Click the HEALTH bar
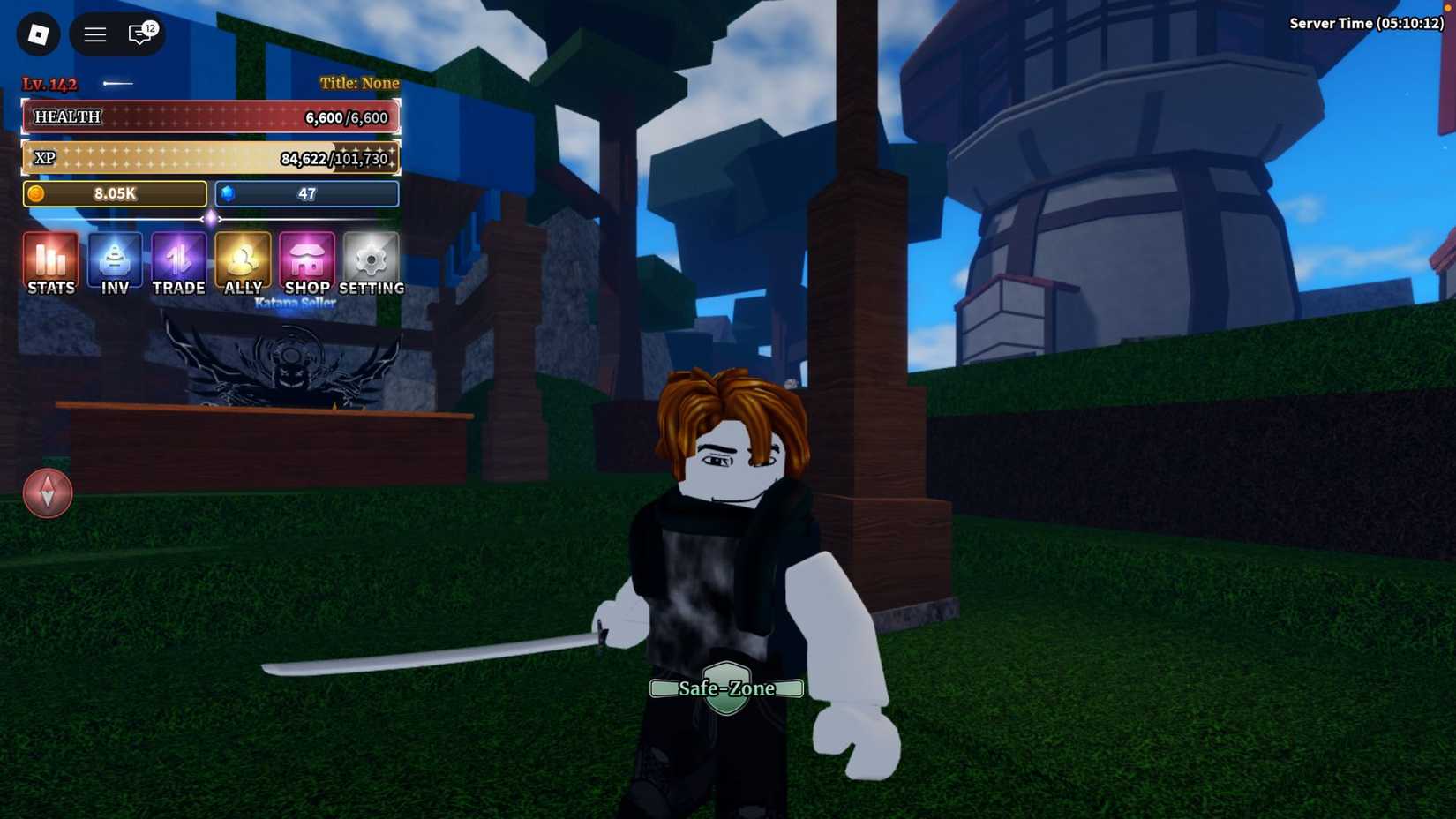1456x819 pixels. tap(209, 116)
